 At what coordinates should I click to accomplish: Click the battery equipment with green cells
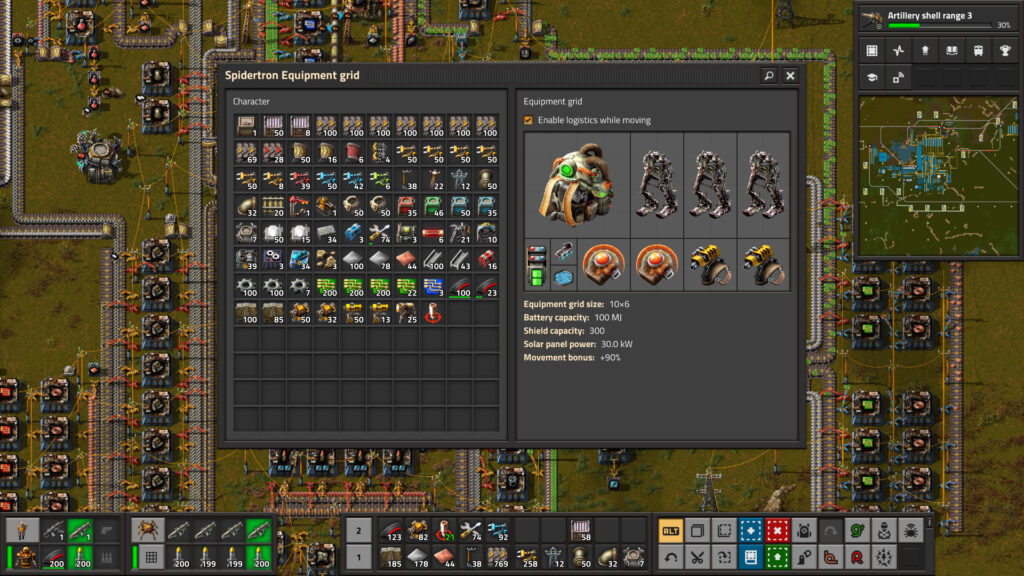point(537,265)
